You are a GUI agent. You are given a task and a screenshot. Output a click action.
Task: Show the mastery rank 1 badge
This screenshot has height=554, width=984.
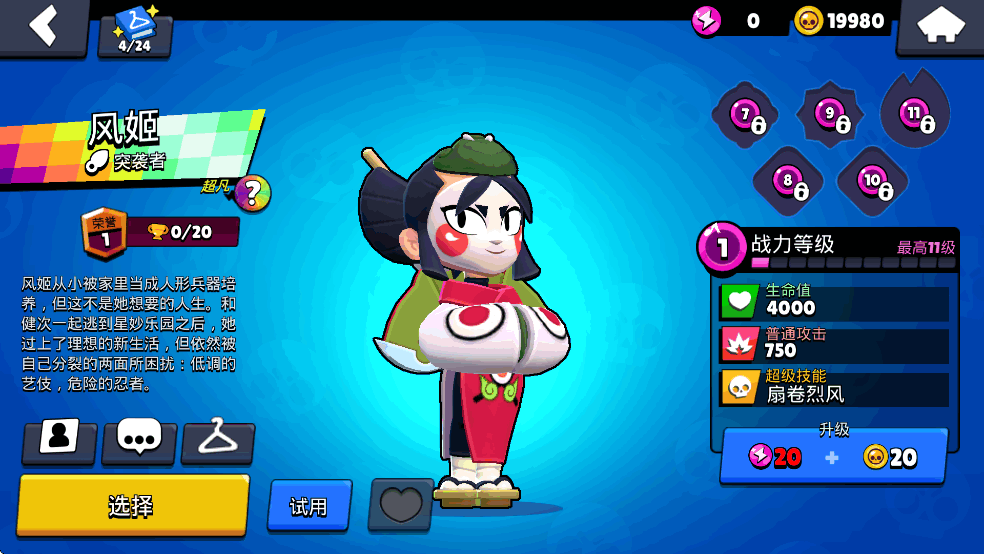point(99,231)
